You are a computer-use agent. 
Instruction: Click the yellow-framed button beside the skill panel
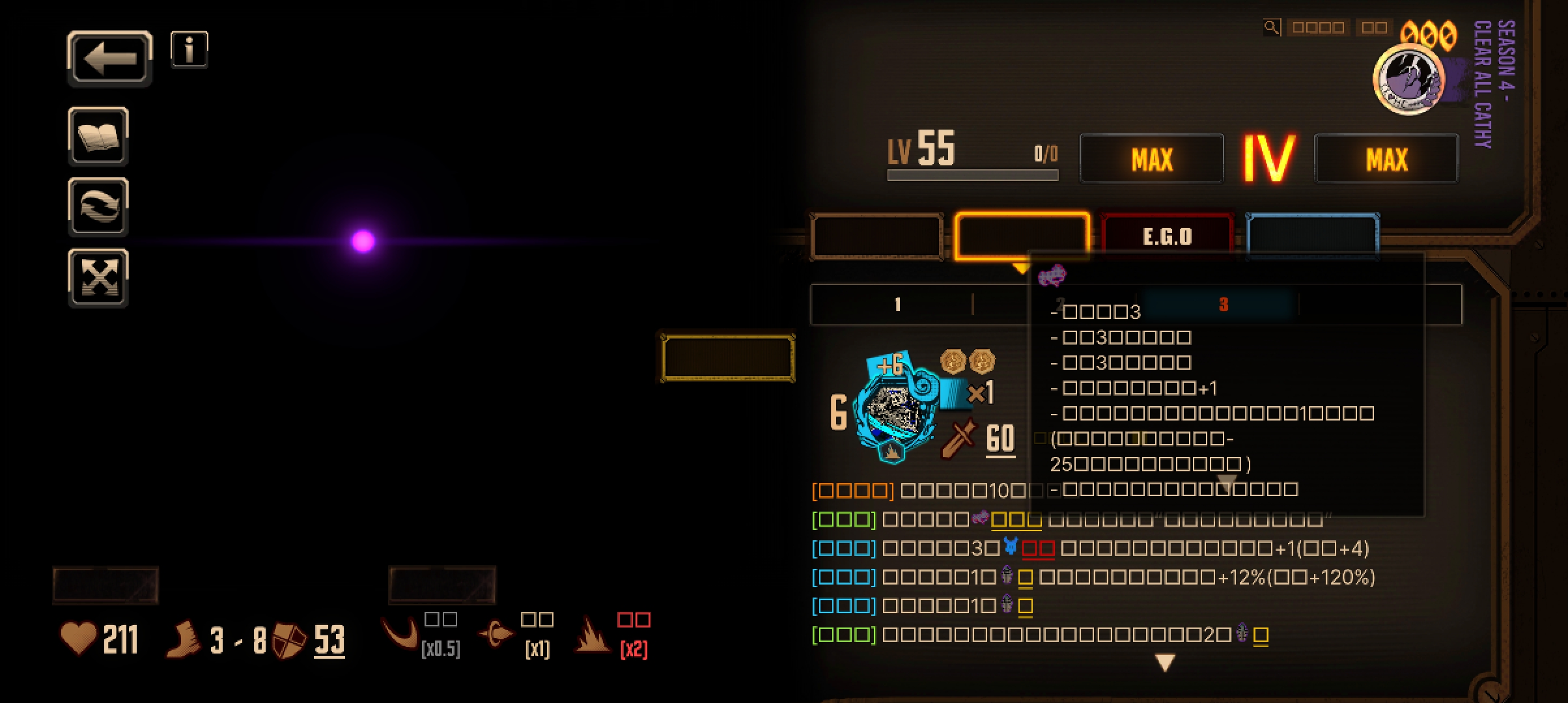pyautogui.click(x=727, y=357)
